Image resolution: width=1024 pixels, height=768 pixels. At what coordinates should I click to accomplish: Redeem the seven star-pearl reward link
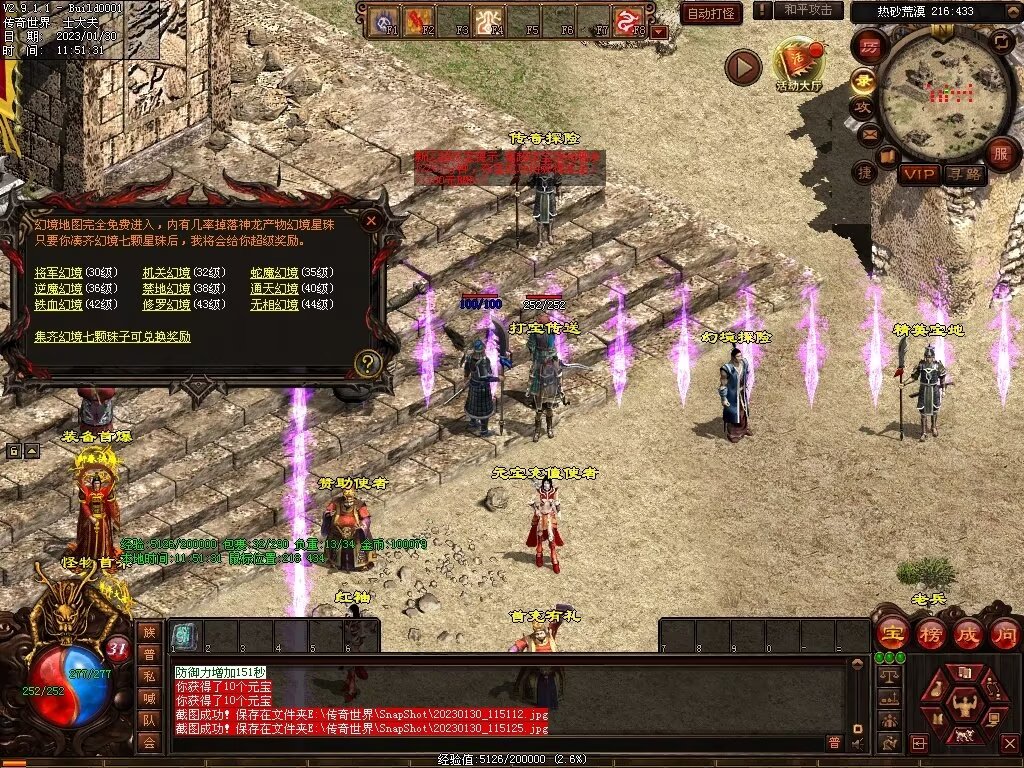point(112,337)
